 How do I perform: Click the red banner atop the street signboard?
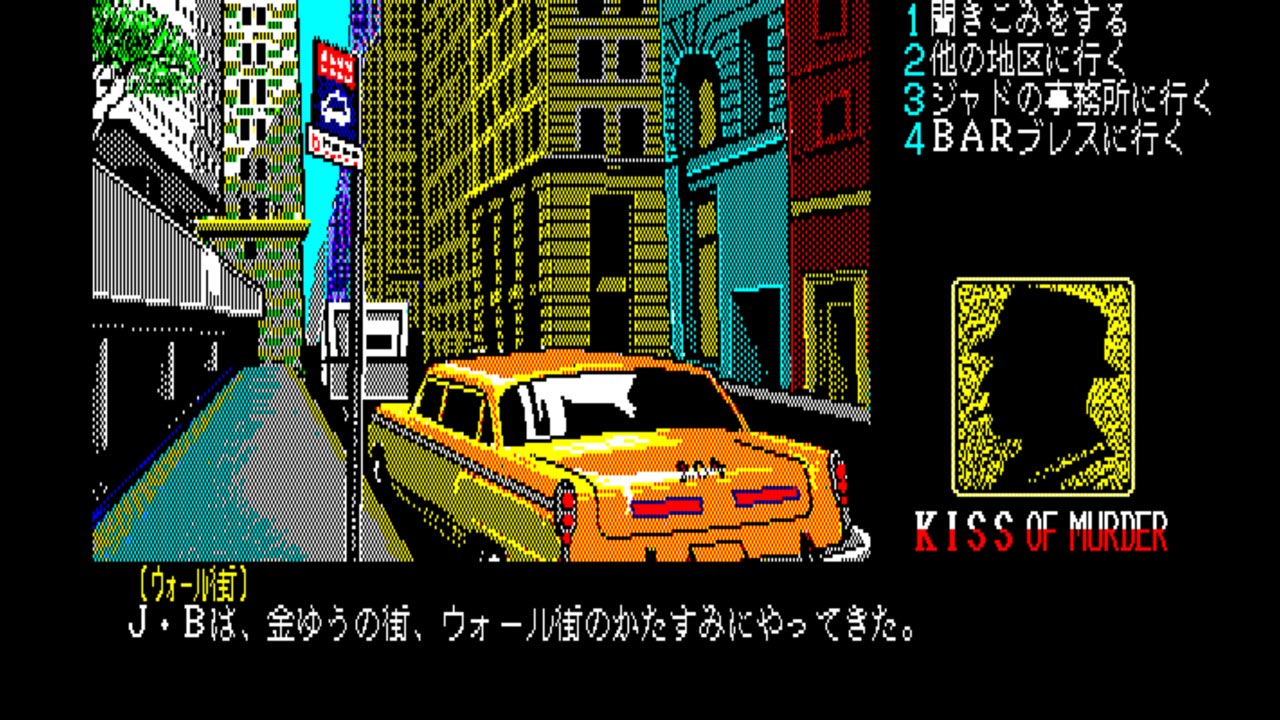click(x=335, y=63)
